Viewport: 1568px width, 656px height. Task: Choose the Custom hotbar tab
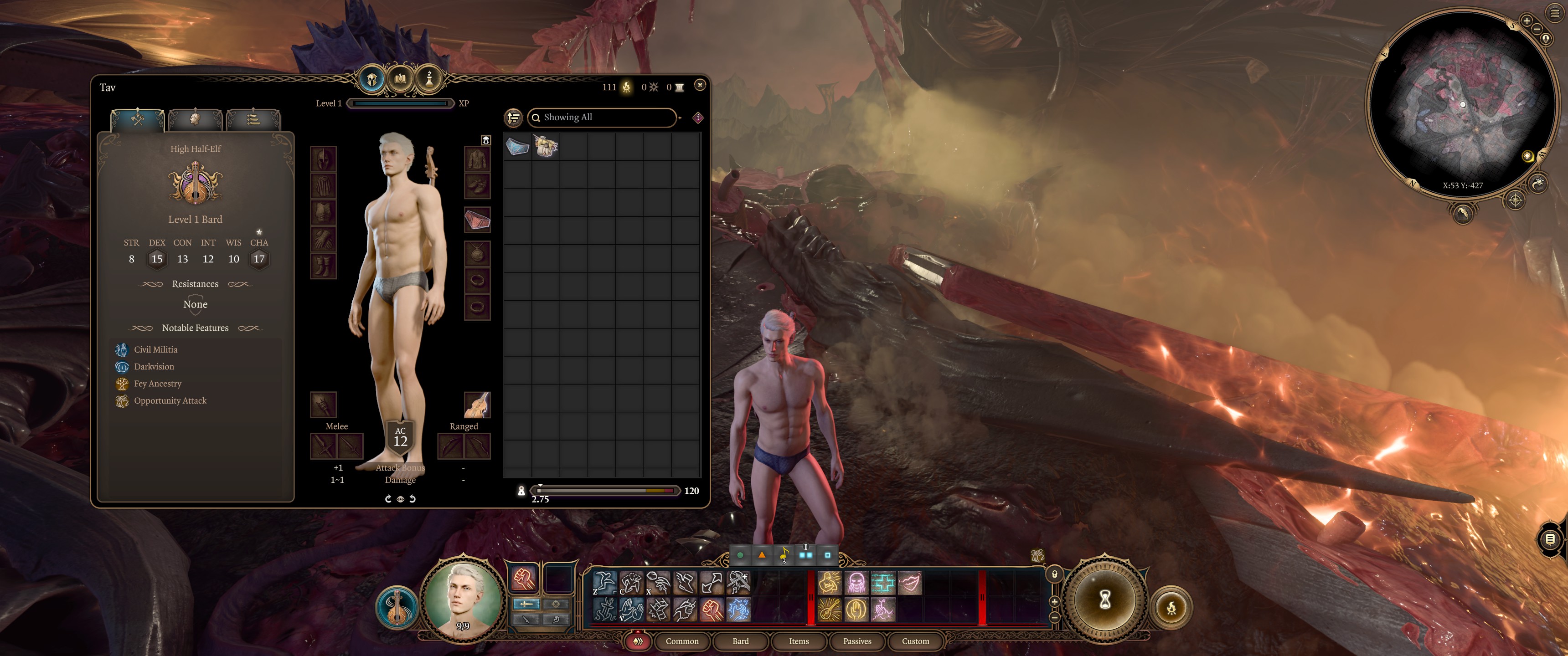pyautogui.click(x=915, y=641)
